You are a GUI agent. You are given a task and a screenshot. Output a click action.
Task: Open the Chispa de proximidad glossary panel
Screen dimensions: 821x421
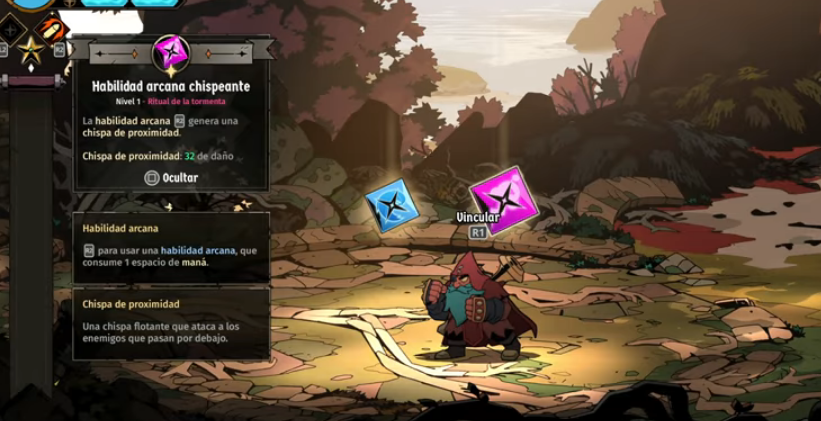click(x=171, y=323)
